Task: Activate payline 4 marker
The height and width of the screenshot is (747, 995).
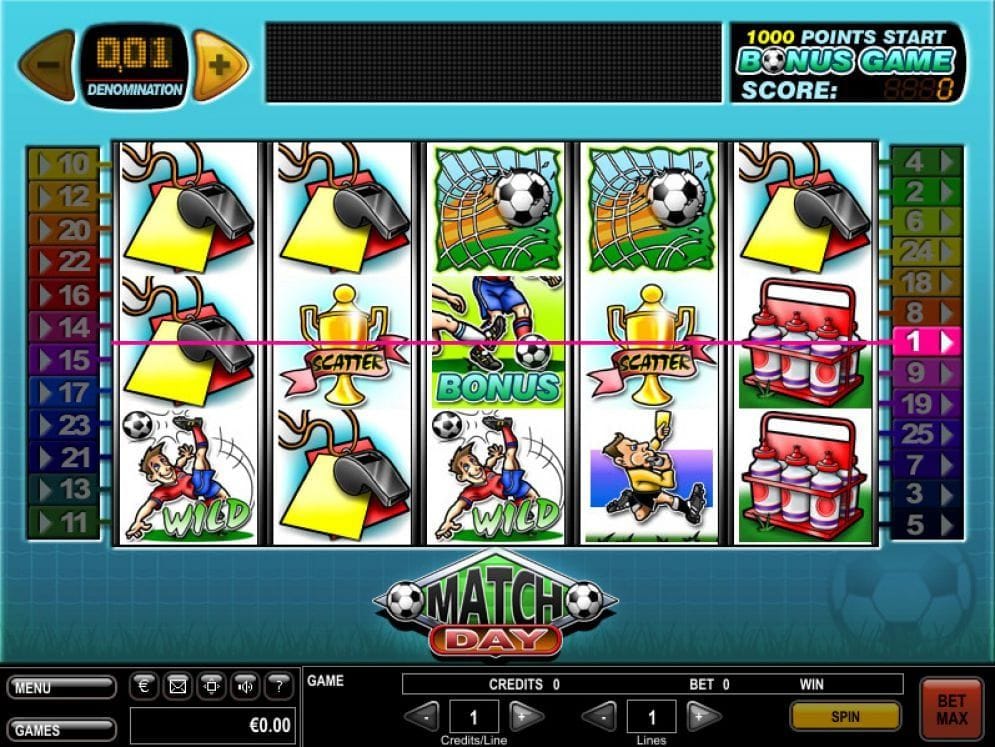Action: pos(926,160)
